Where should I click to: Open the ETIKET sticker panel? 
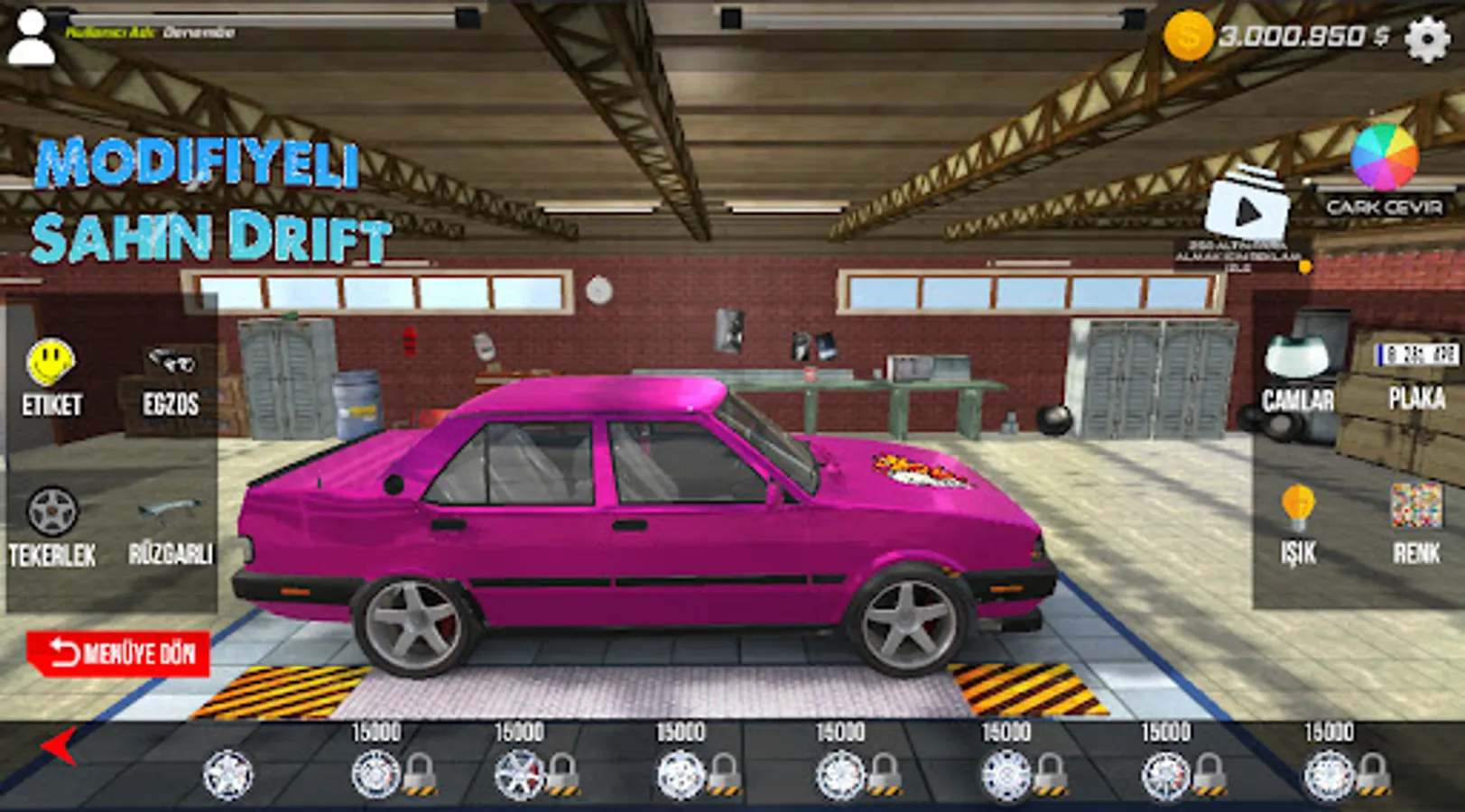51,379
